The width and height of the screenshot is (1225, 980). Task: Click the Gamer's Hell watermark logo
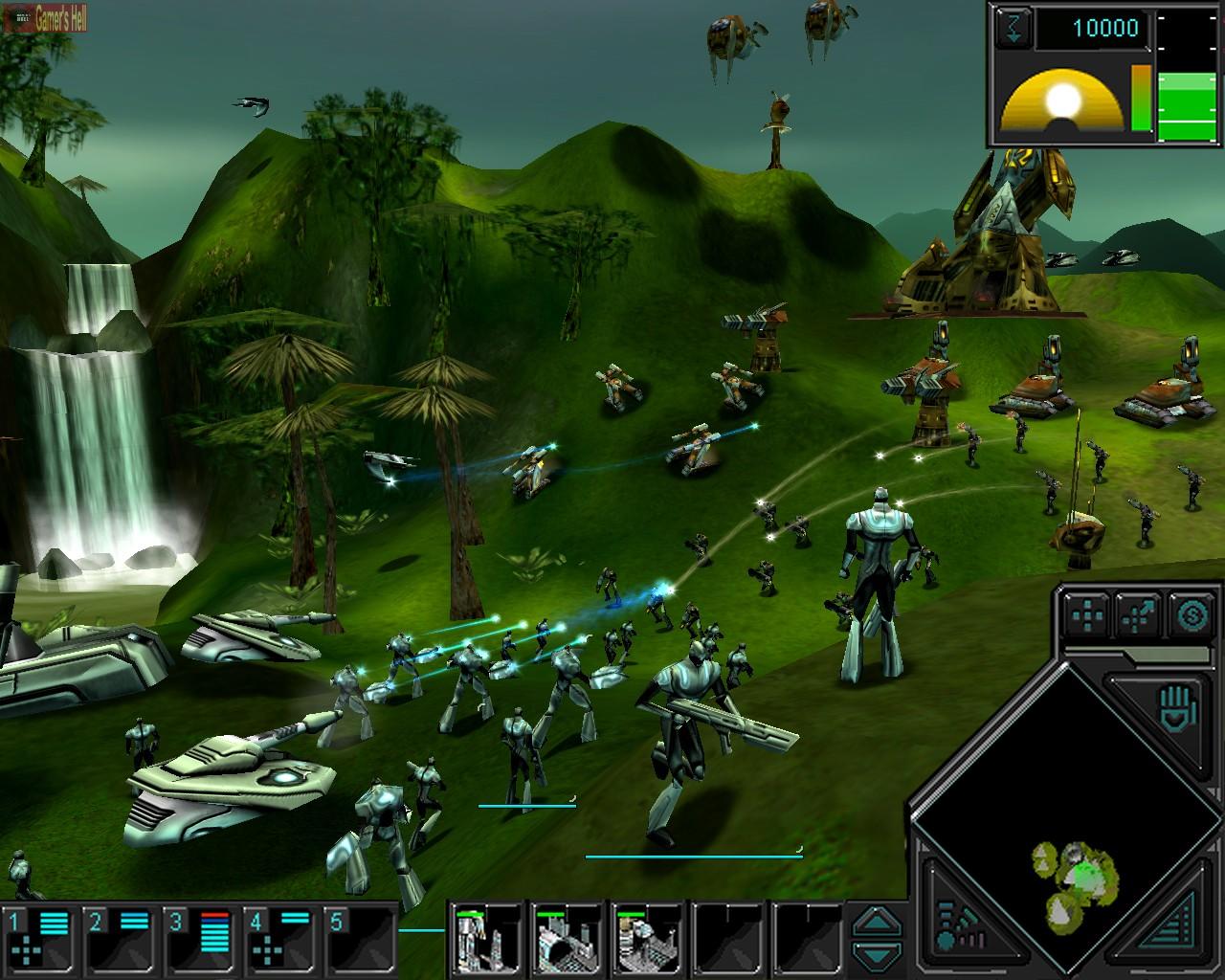point(45,16)
